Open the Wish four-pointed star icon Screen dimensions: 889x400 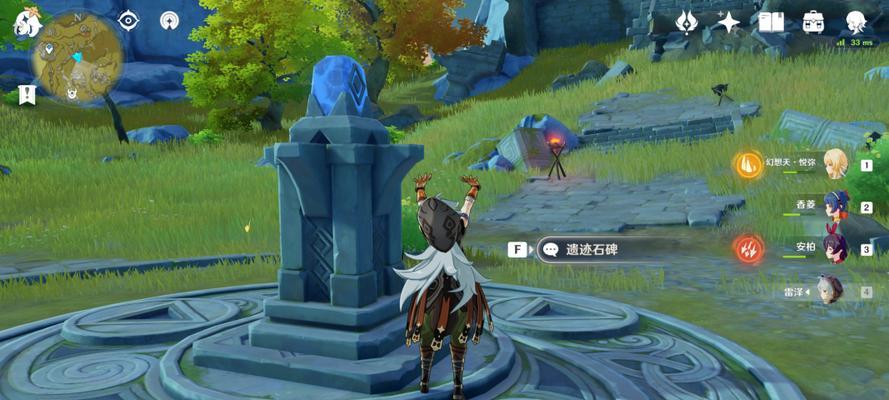coord(729,21)
